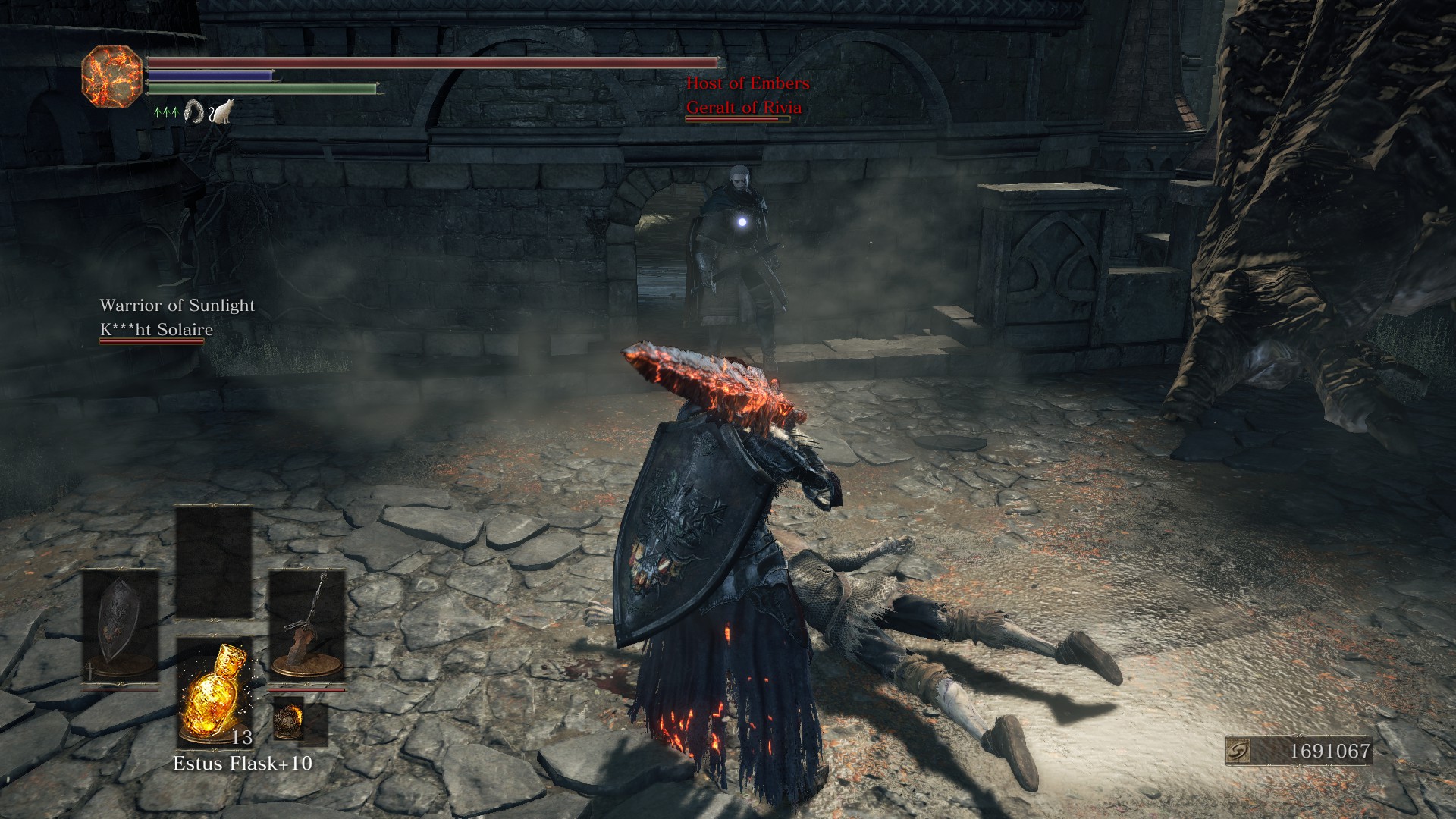Select the K***ht Solaire phantom name tag
The width and height of the screenshot is (1456, 819).
tap(156, 330)
